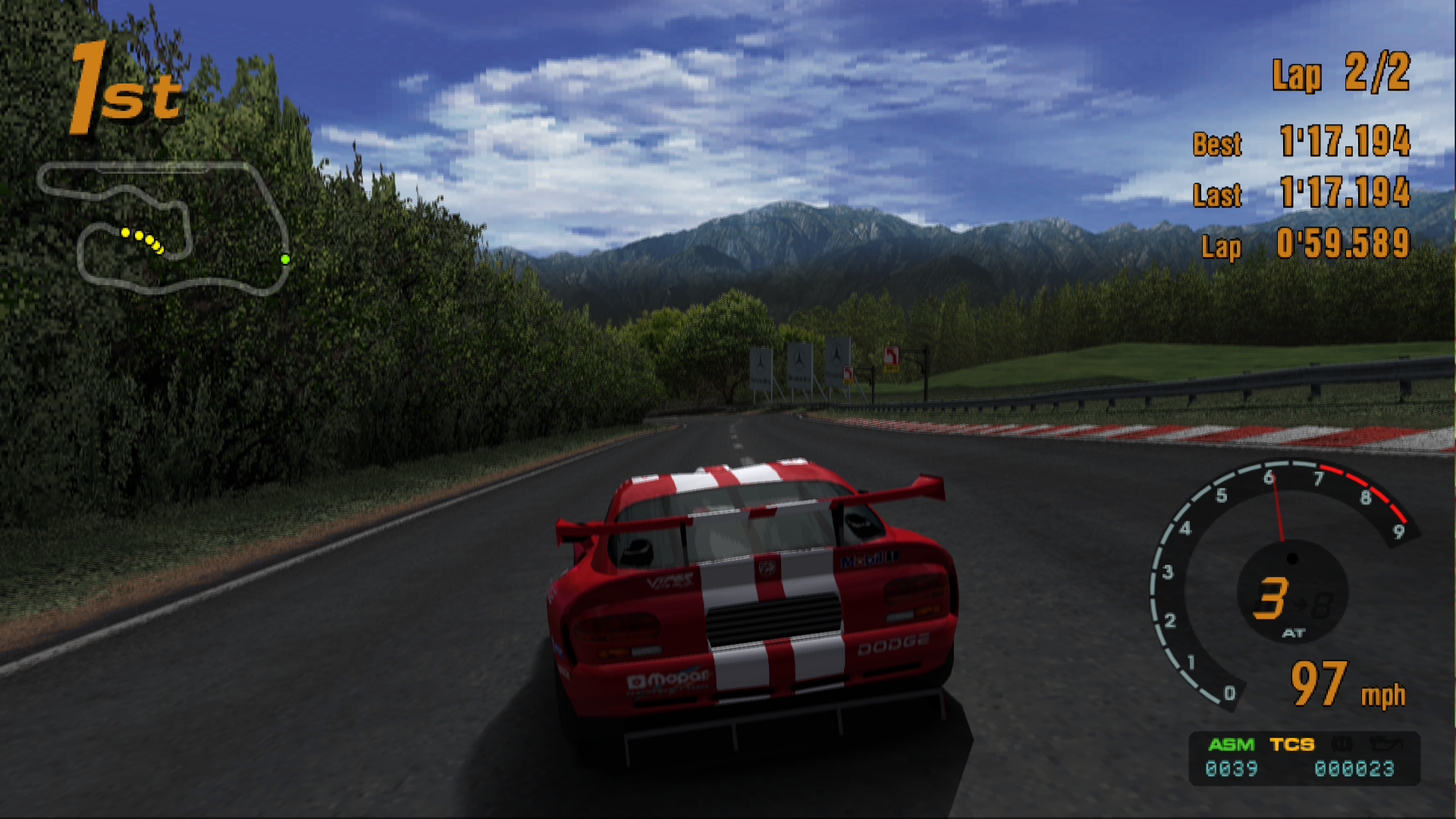Select the green opponent dot on the mini-map
Viewport: 1456px width, 819px height.
coord(284,259)
